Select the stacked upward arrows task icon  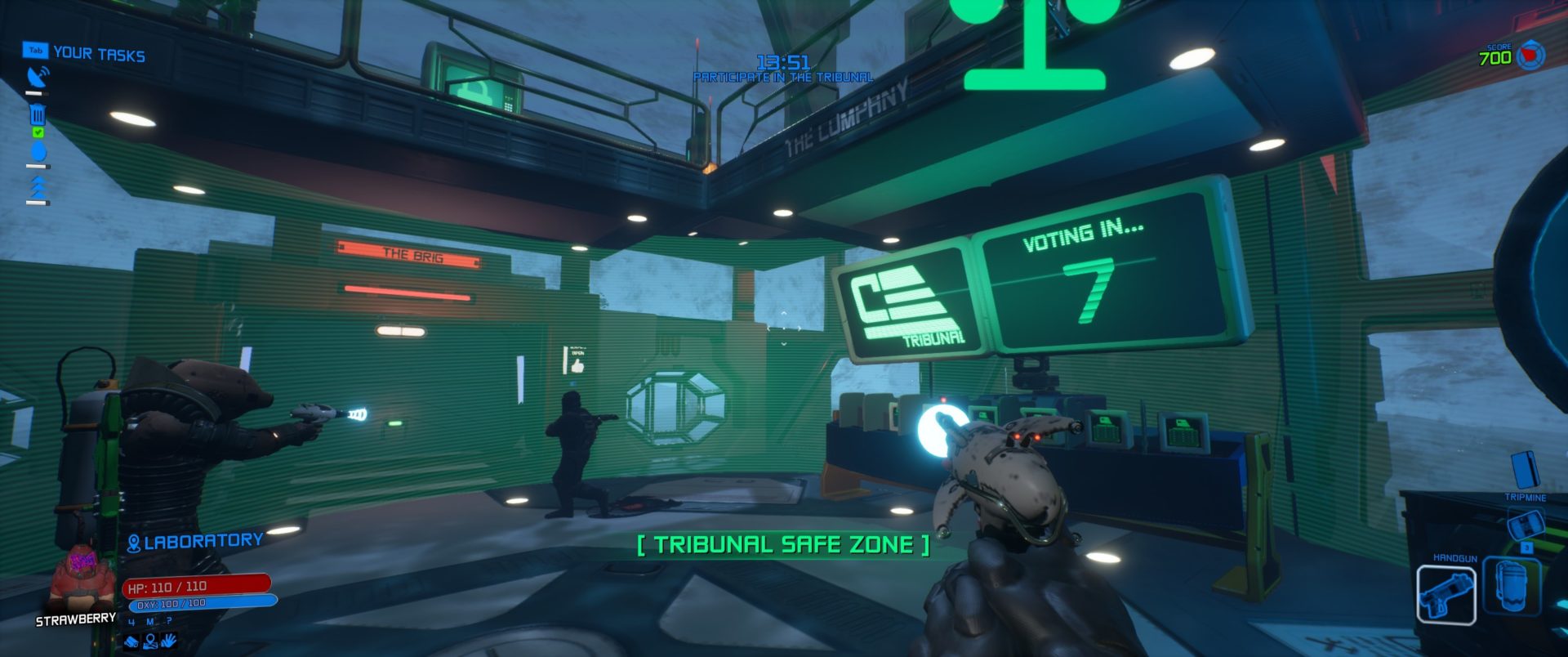pos(38,189)
